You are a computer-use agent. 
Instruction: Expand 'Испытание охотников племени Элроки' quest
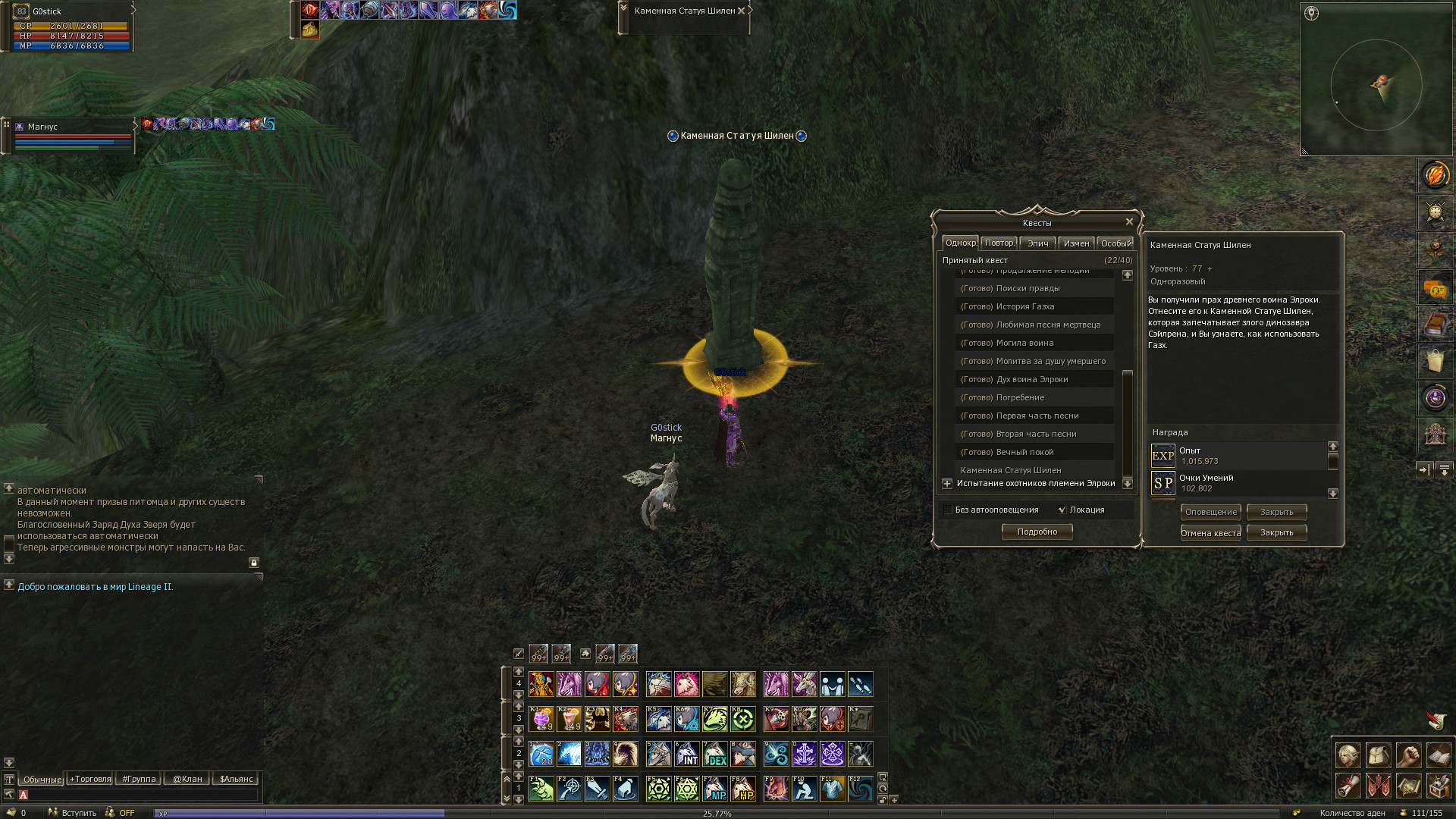[x=947, y=484]
